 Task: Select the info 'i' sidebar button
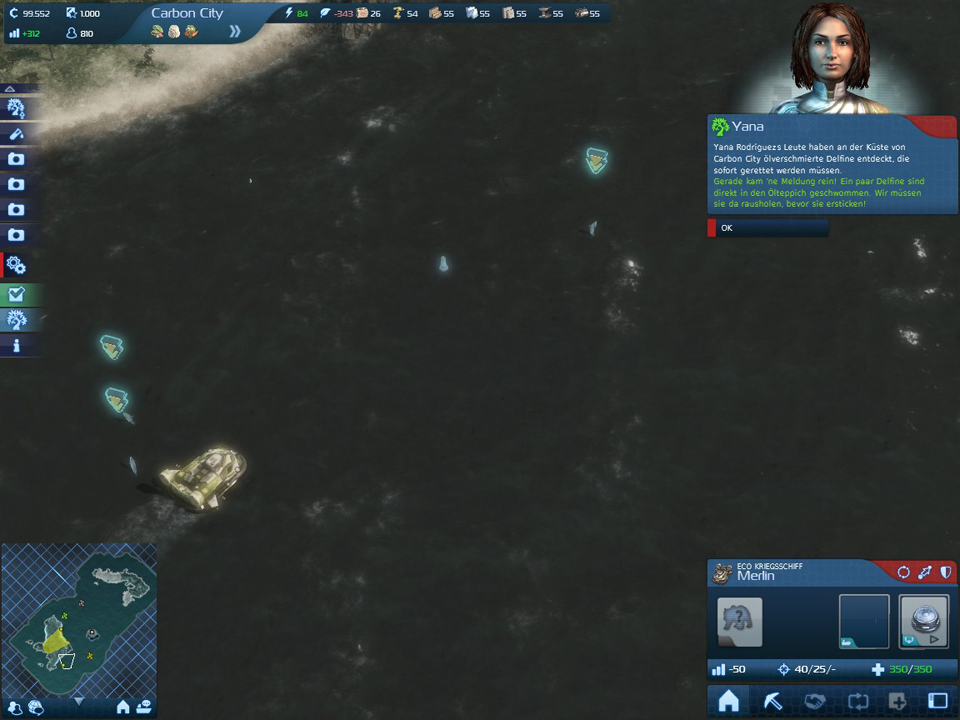pos(17,346)
